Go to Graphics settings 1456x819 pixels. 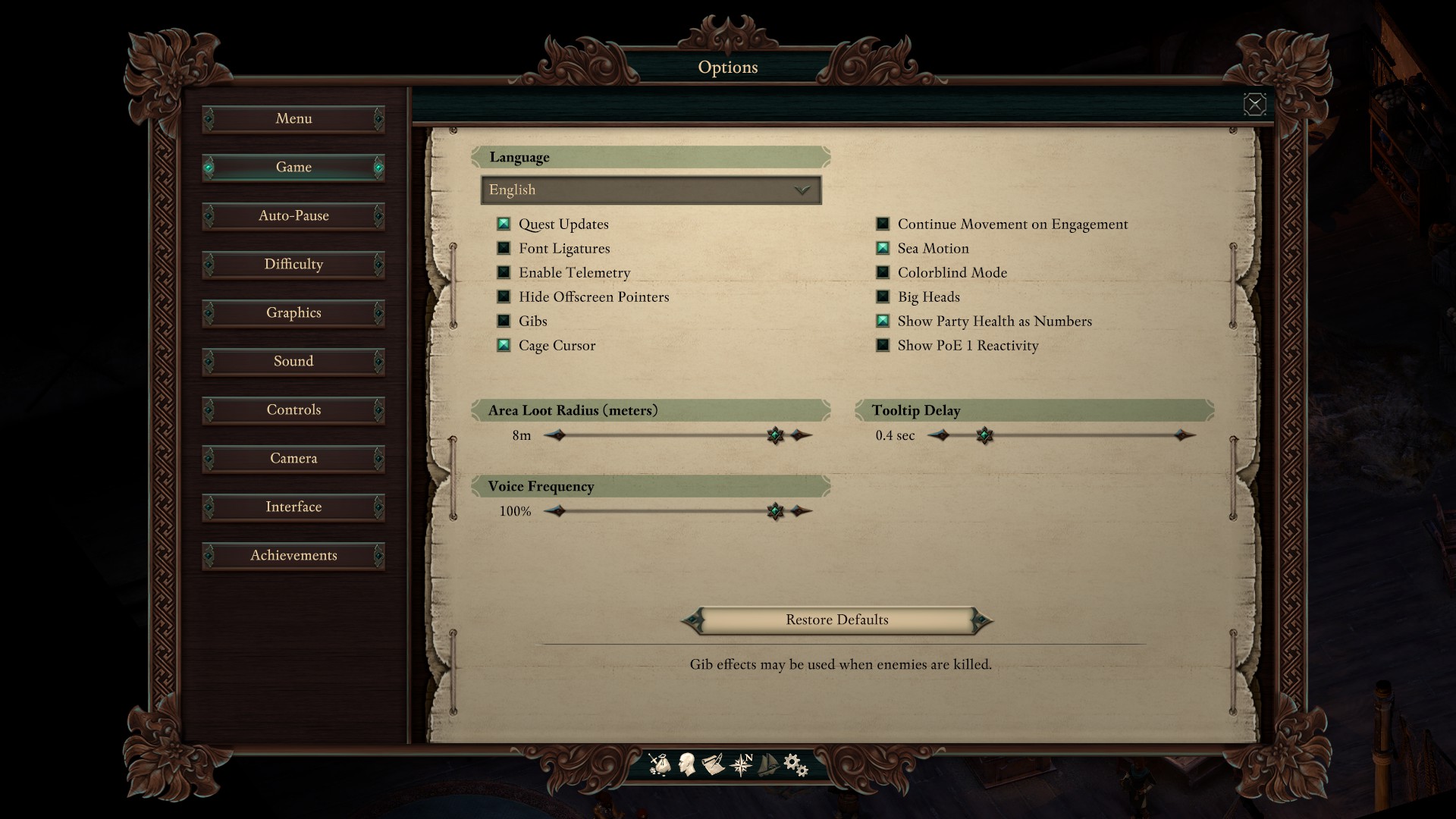click(293, 313)
